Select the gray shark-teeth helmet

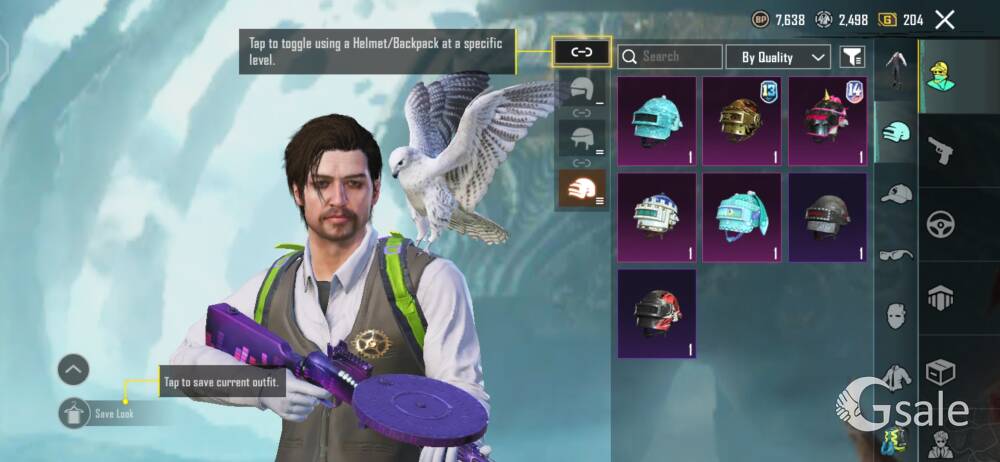pyautogui.click(x=827, y=217)
